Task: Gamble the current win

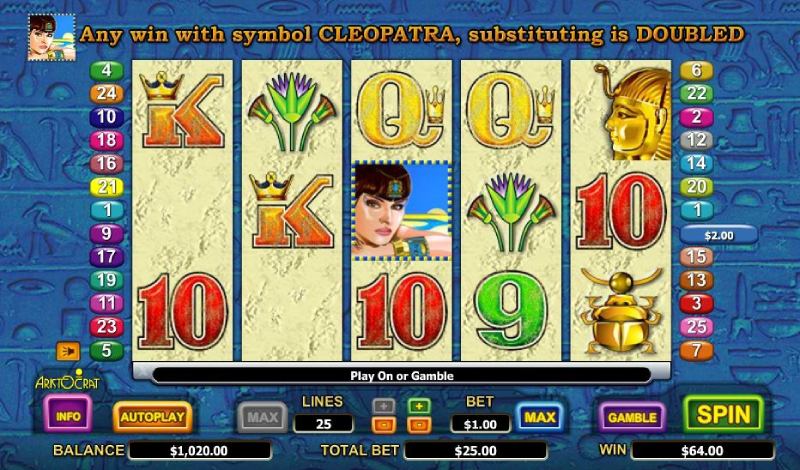Action: pyautogui.click(x=632, y=416)
